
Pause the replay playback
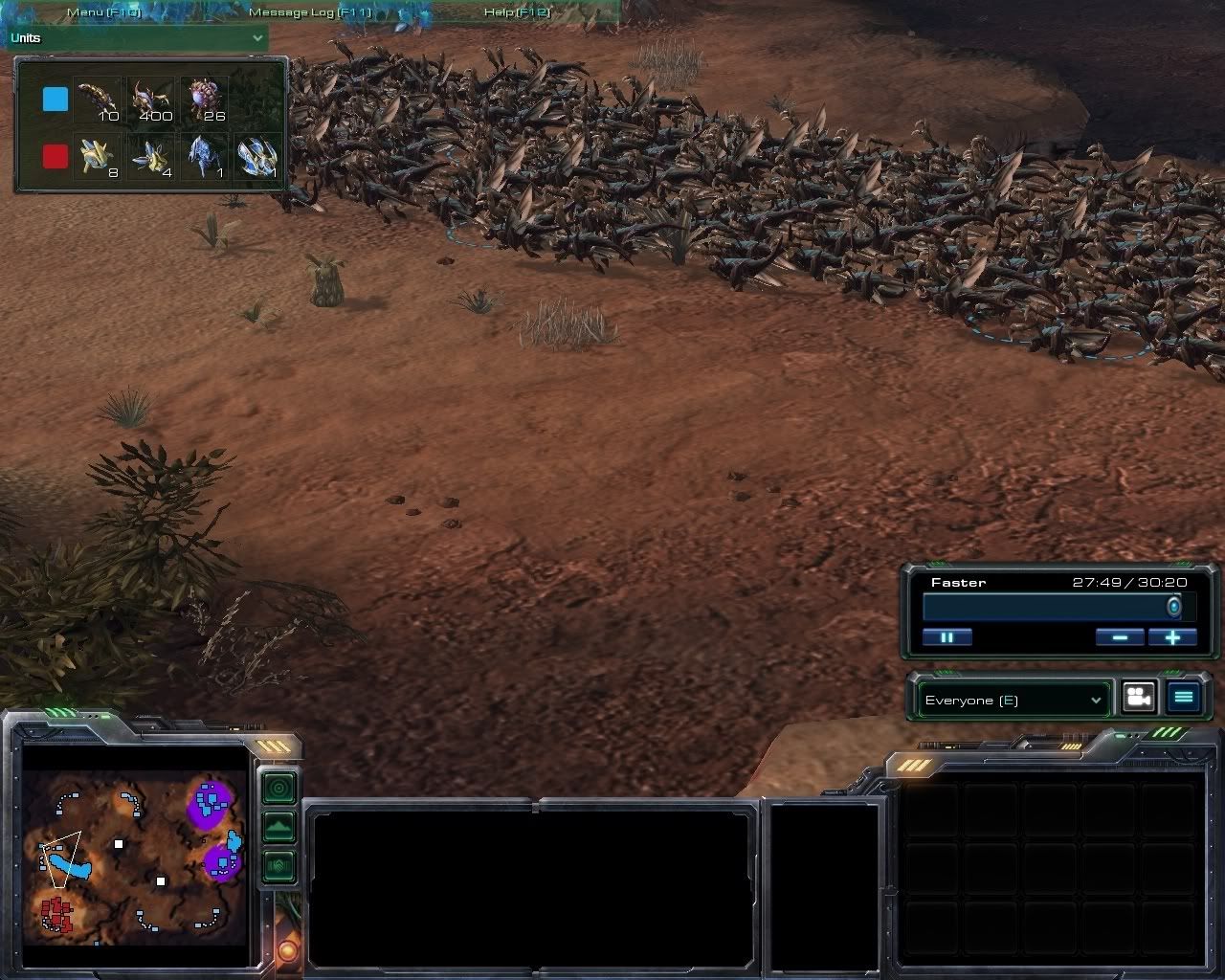click(x=947, y=637)
